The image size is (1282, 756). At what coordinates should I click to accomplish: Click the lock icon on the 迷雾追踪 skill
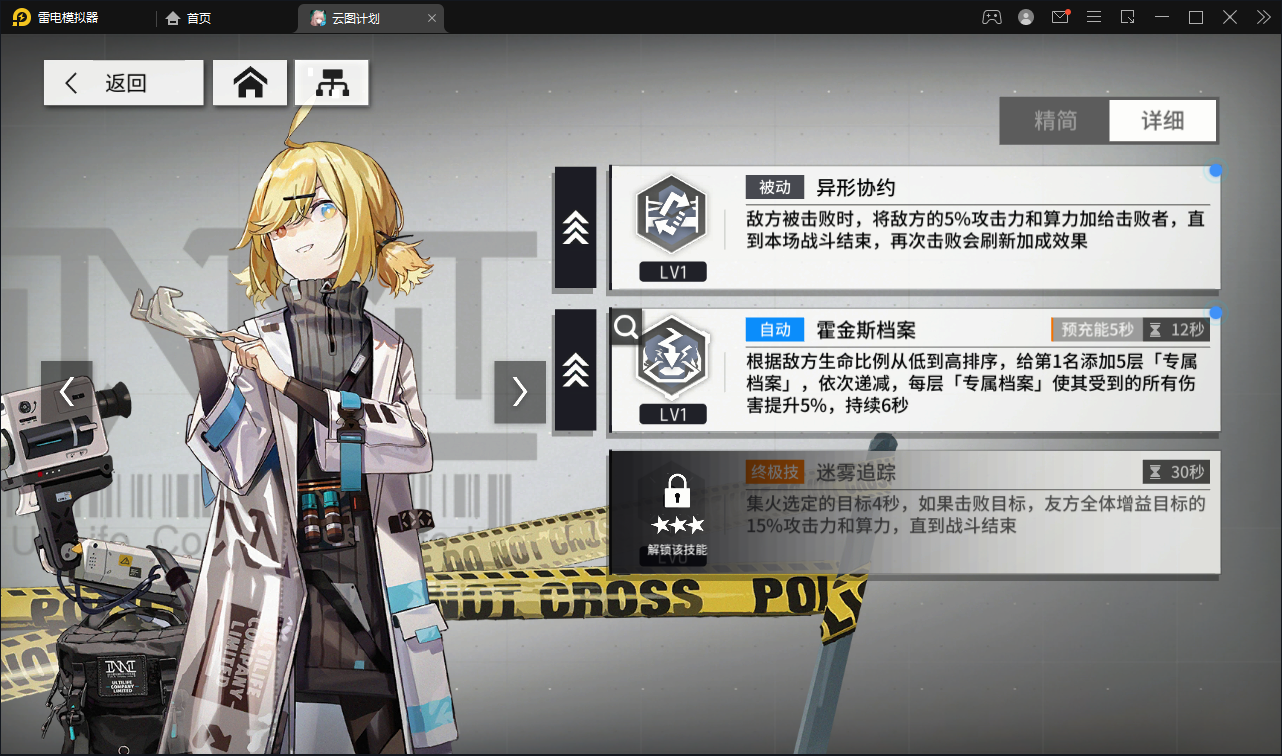tap(676, 492)
